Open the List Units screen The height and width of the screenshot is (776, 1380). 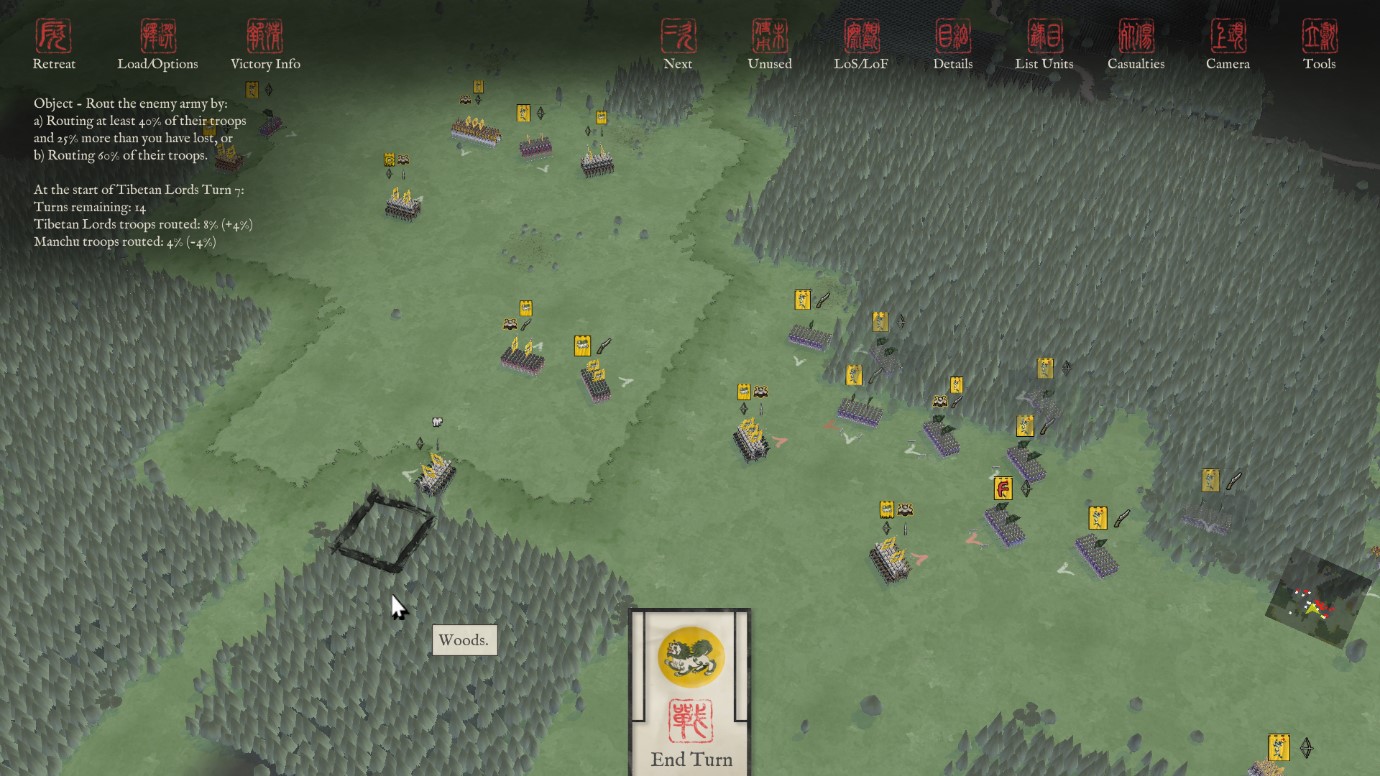coord(1044,45)
